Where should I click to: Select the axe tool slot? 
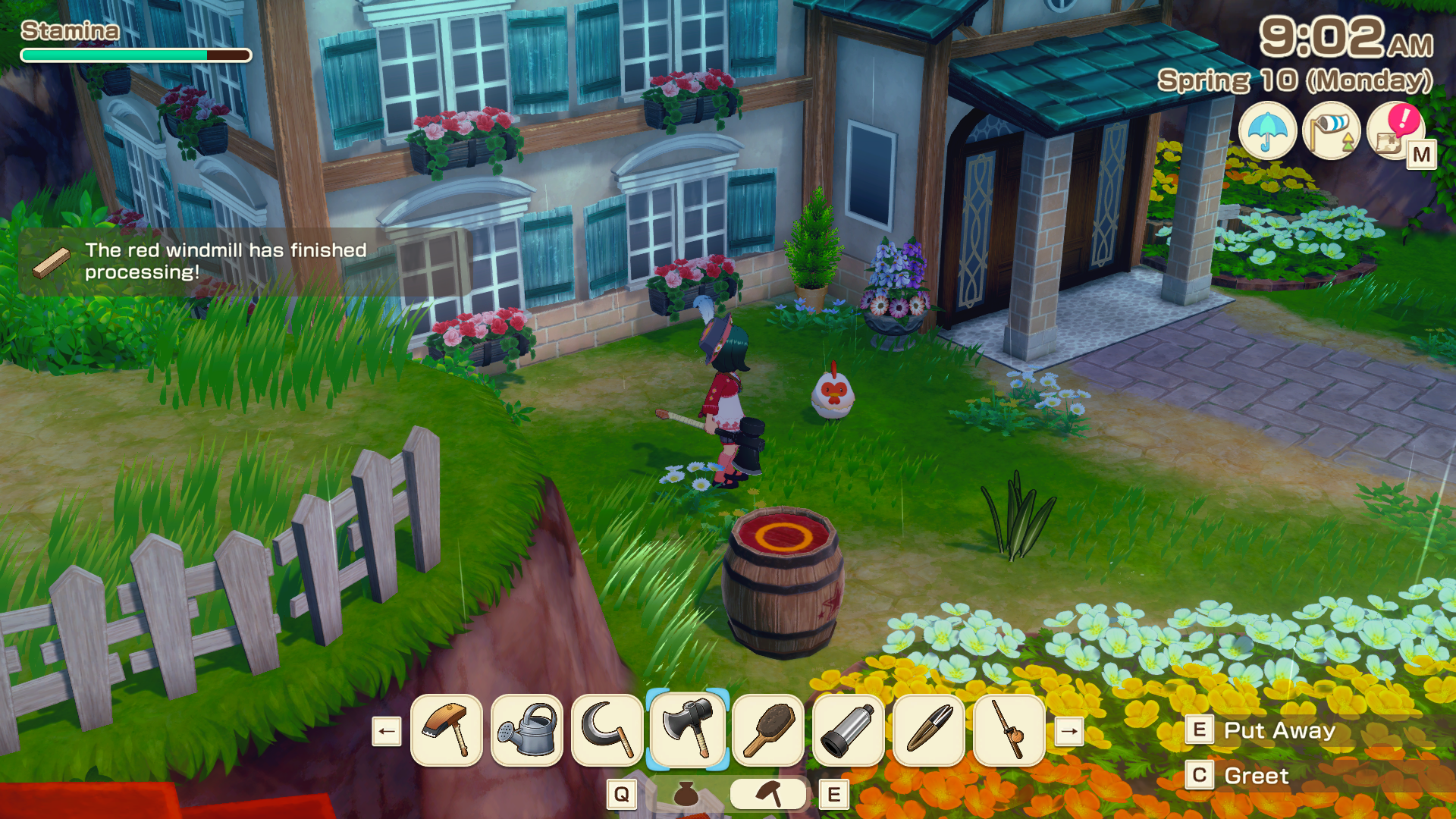(688, 730)
